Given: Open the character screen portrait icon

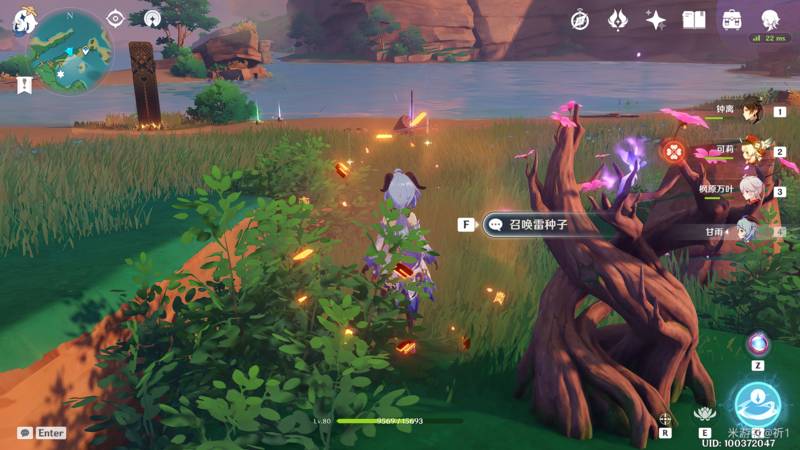Looking at the screenshot, I should [770, 19].
